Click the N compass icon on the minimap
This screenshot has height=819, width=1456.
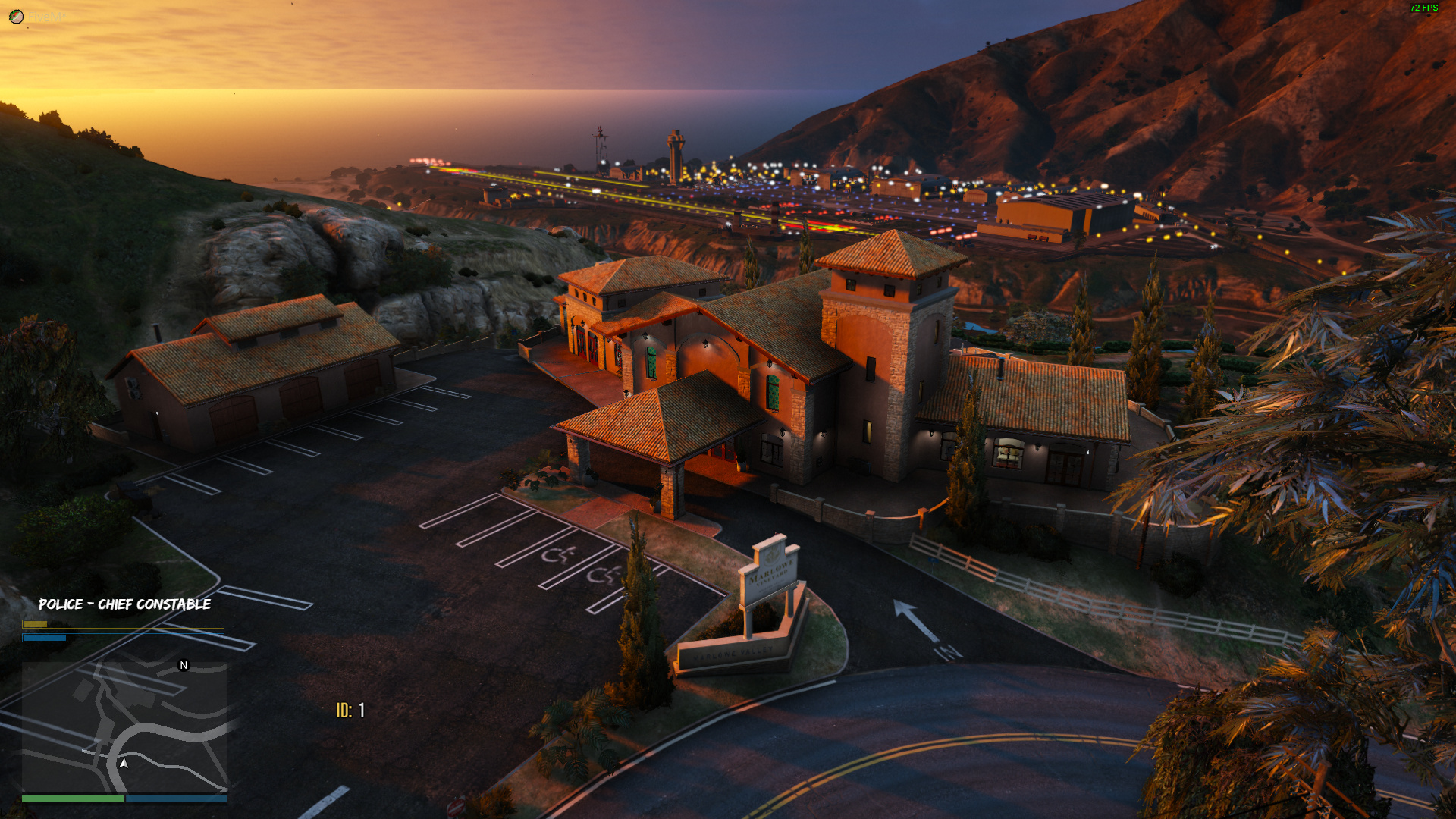coord(183,665)
